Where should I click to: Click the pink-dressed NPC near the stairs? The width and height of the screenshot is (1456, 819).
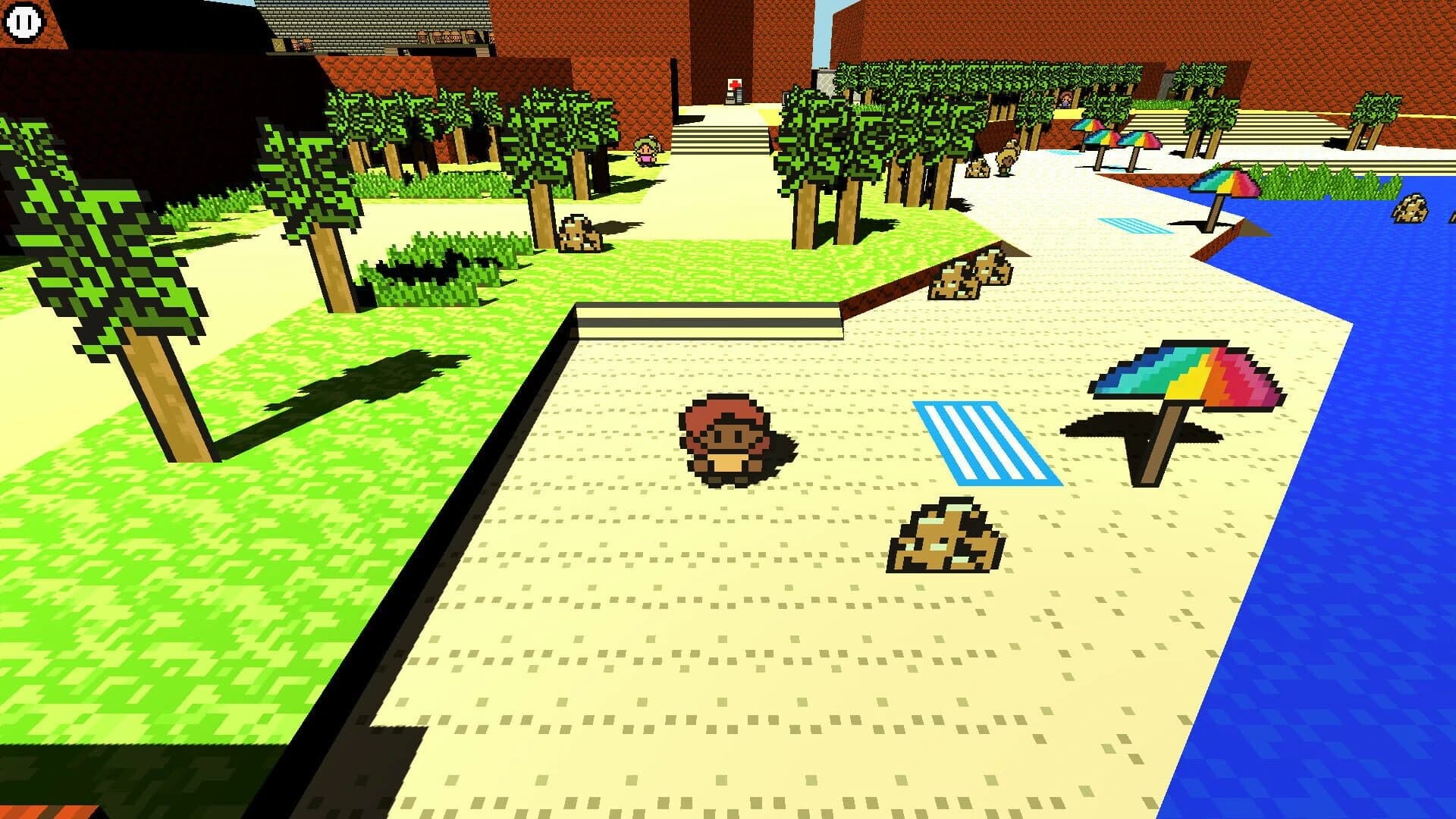pos(645,149)
